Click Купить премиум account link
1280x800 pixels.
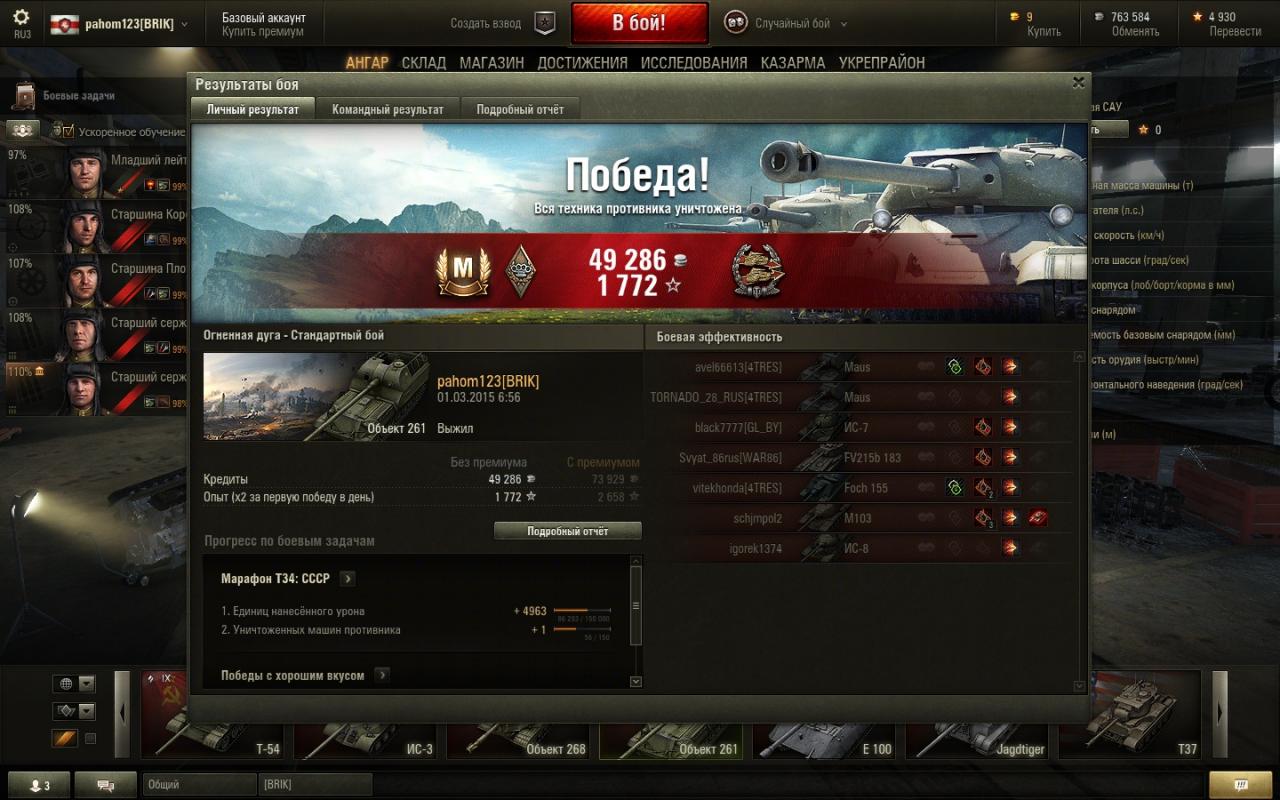click(x=263, y=31)
